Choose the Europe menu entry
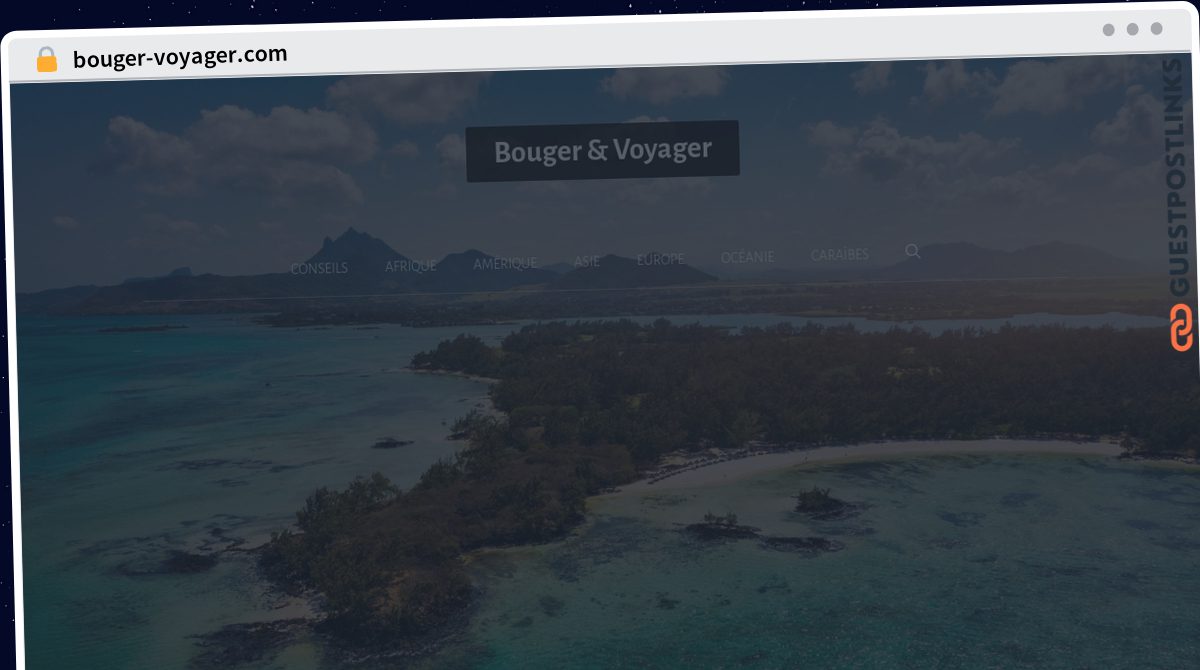The image size is (1200, 670). click(661, 259)
